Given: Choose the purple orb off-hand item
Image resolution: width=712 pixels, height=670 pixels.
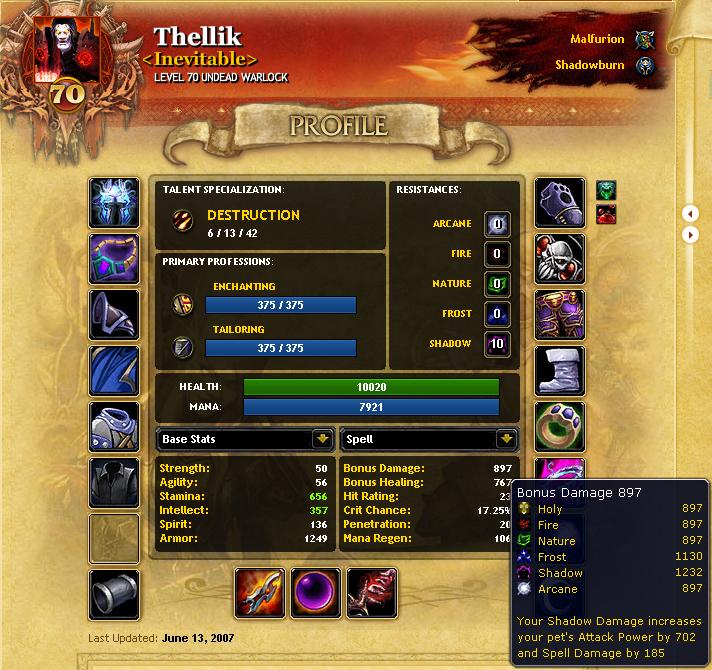Looking at the screenshot, I should [x=316, y=593].
